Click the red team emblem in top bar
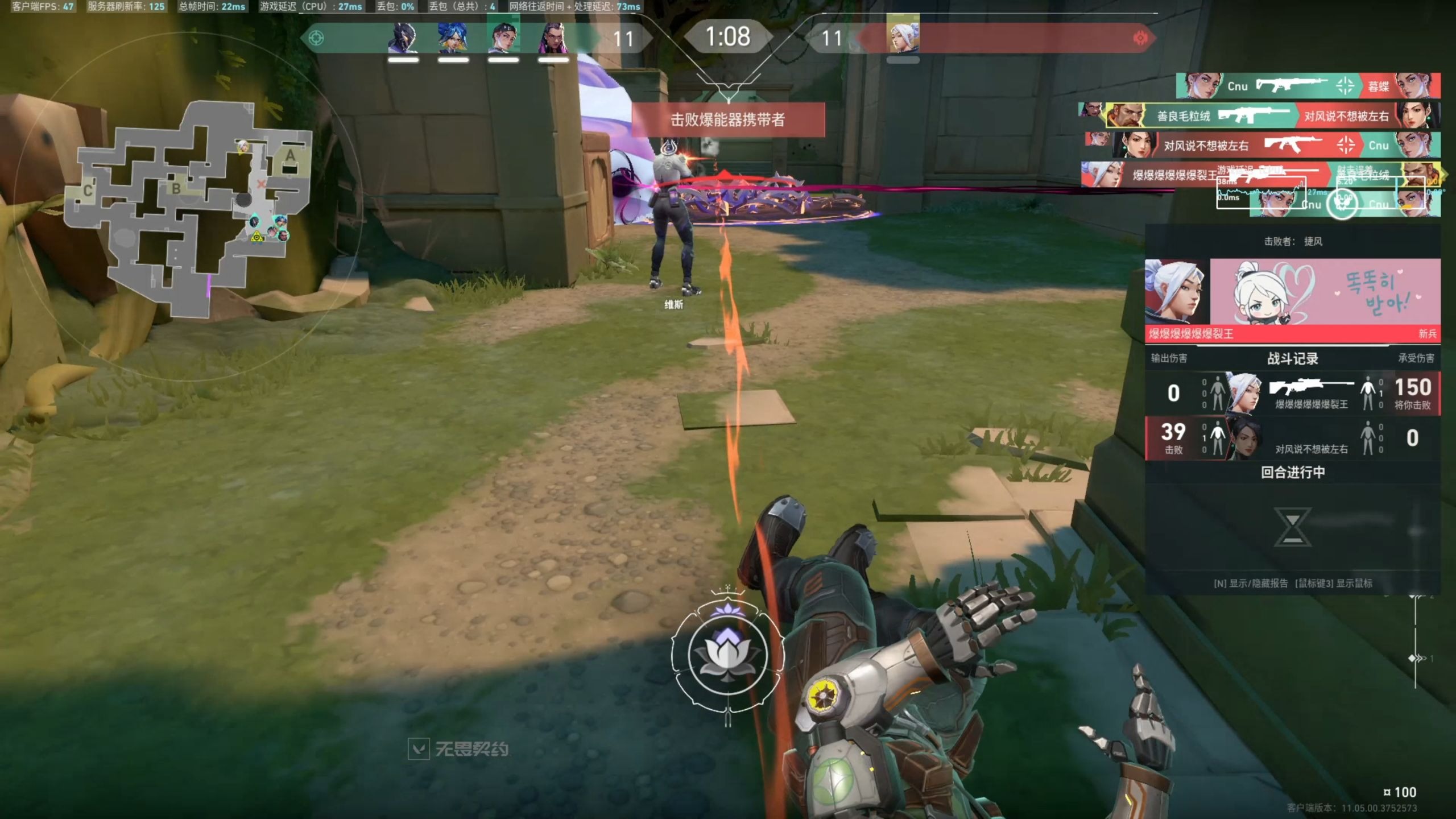This screenshot has width=1456, height=819. point(1140,38)
